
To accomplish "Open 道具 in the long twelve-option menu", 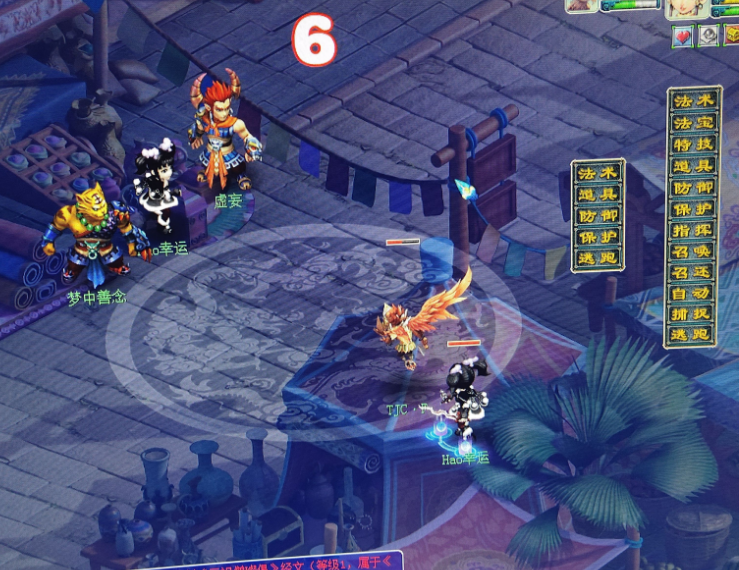I will (x=693, y=166).
